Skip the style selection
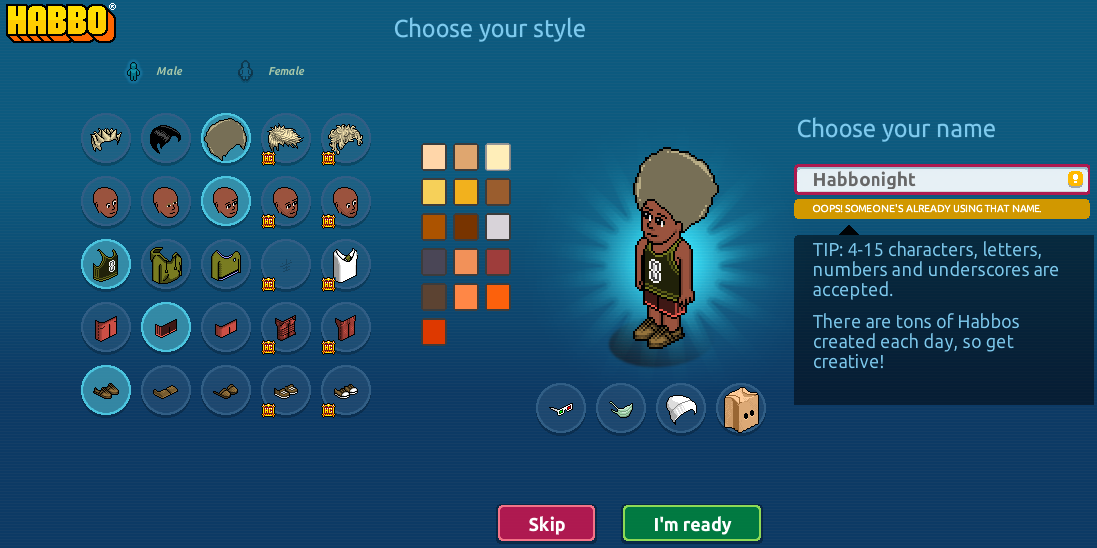The width and height of the screenshot is (1097, 548). click(546, 524)
